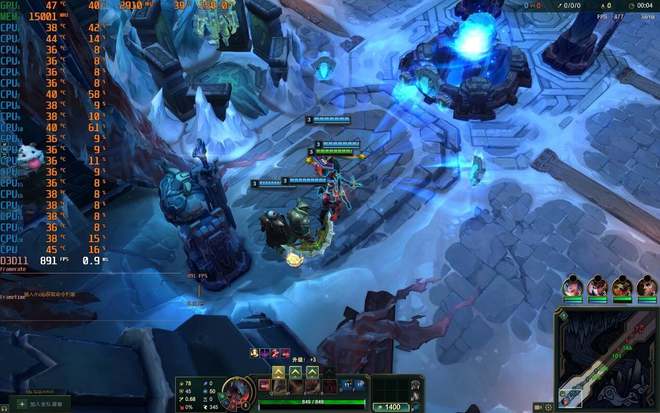Level up the Q ability
The image size is (660, 413).
[280, 371]
